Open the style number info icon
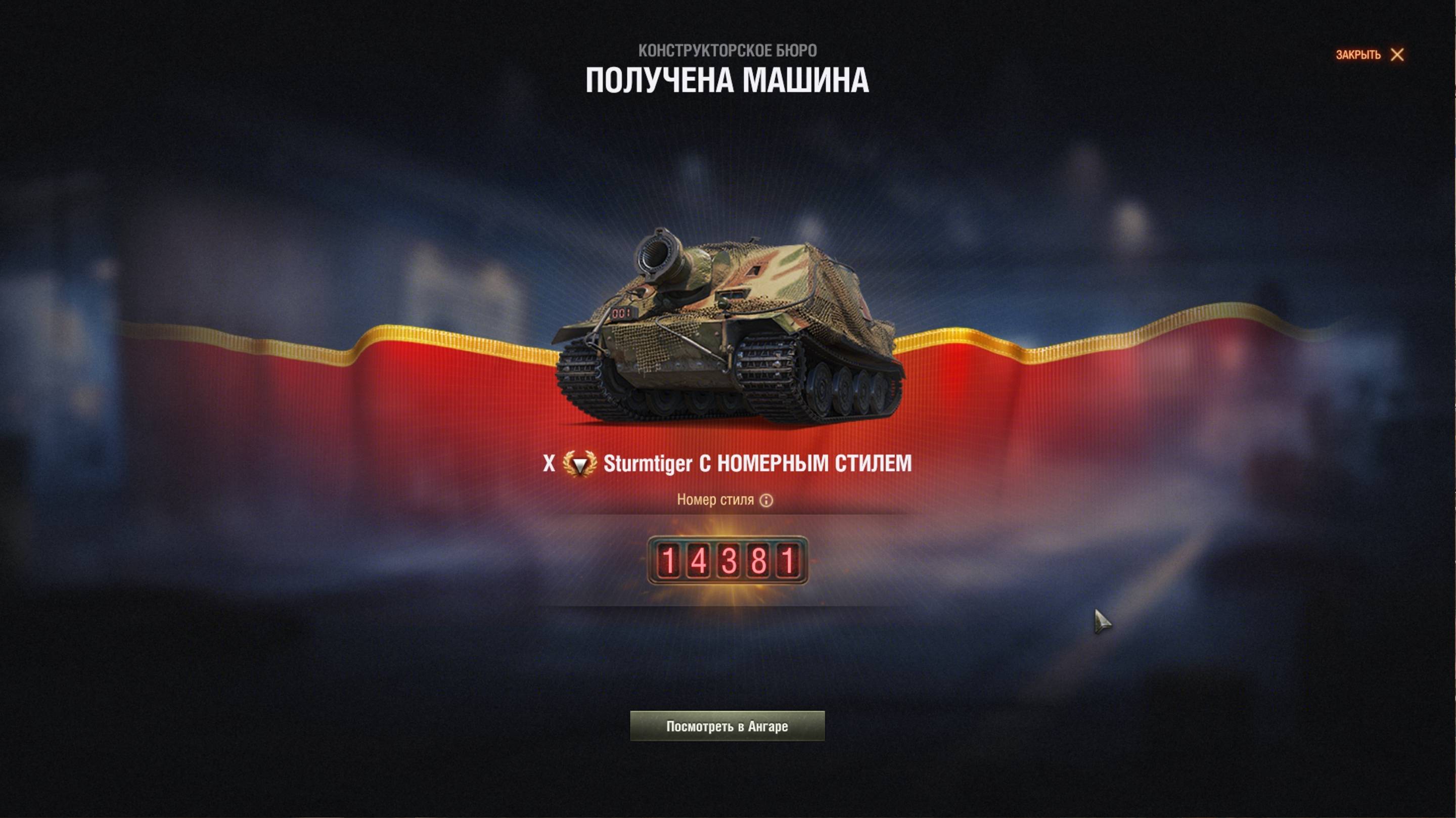Image resolution: width=1456 pixels, height=818 pixels. (766, 501)
